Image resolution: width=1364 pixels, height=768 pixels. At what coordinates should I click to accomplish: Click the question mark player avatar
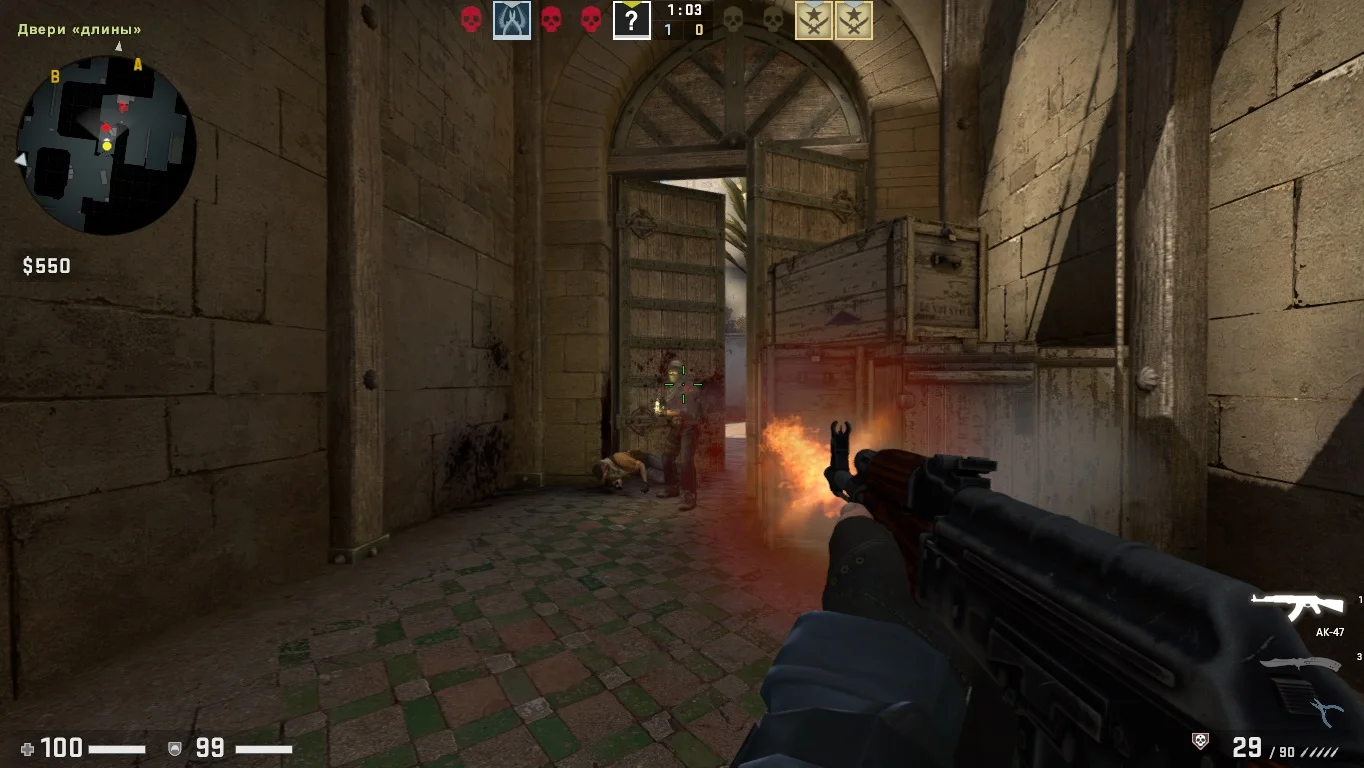click(631, 20)
